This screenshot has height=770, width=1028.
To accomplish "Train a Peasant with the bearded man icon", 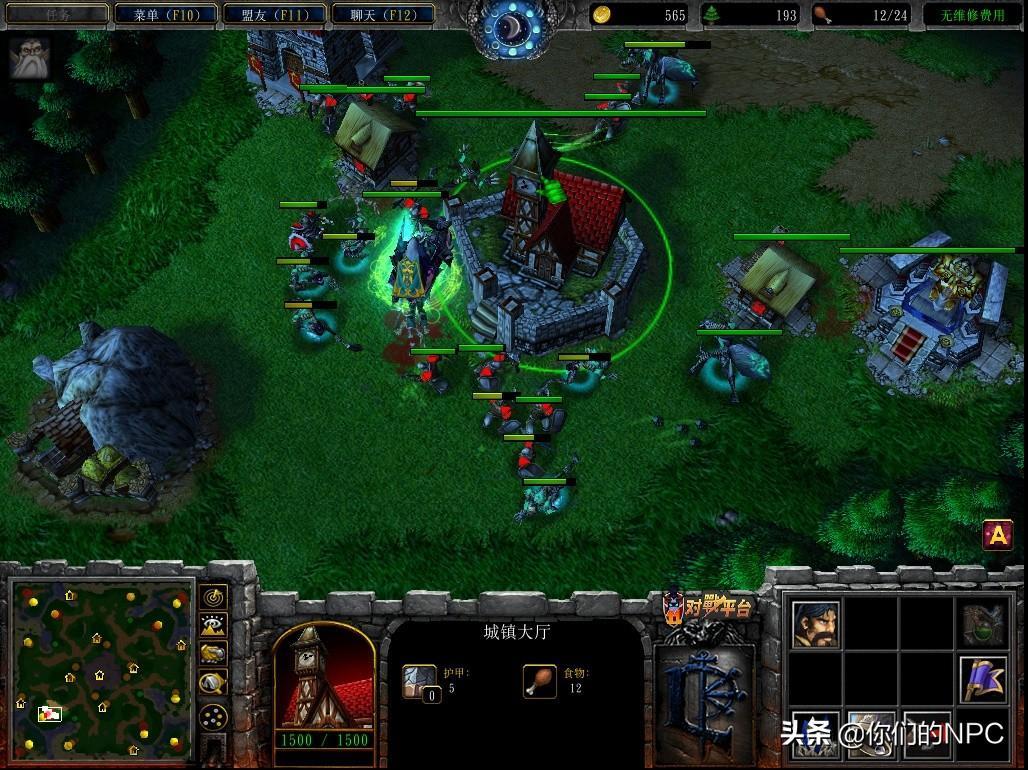I will pyautogui.click(x=816, y=624).
